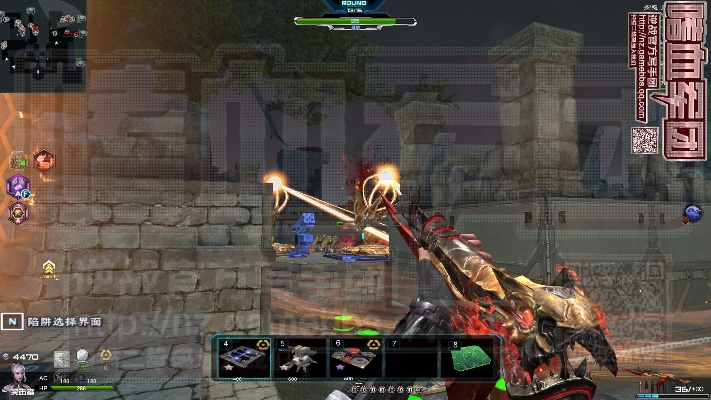The width and height of the screenshot is (711, 400).
Task: Click the gold chevron rank badge
Action: pyautogui.click(x=48, y=267)
